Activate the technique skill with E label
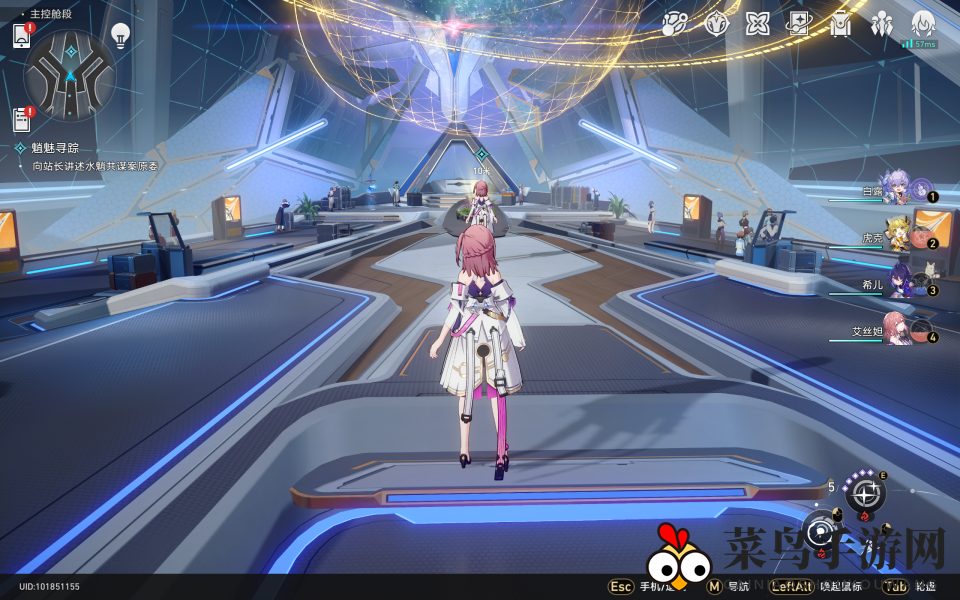The width and height of the screenshot is (960, 600). point(864,494)
